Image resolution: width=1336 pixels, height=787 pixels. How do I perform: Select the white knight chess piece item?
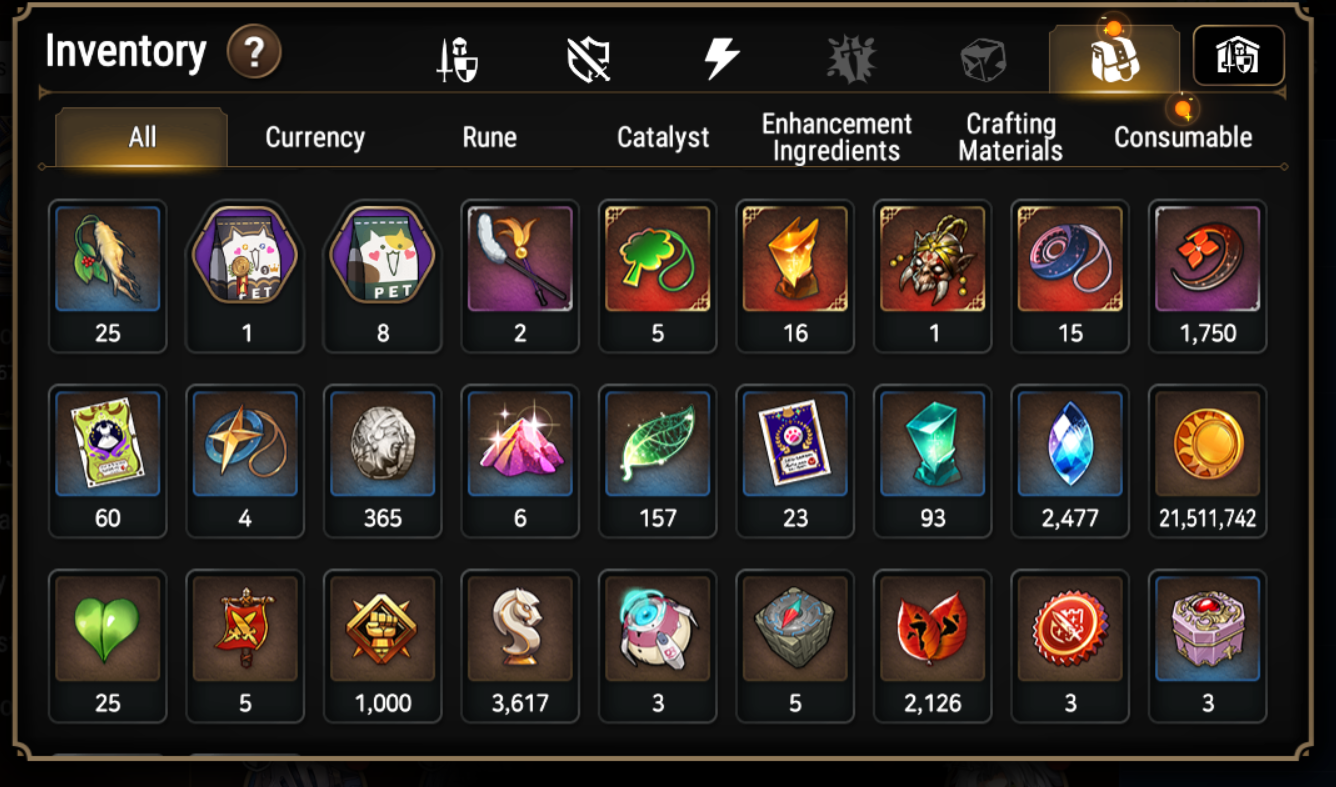tap(520, 630)
